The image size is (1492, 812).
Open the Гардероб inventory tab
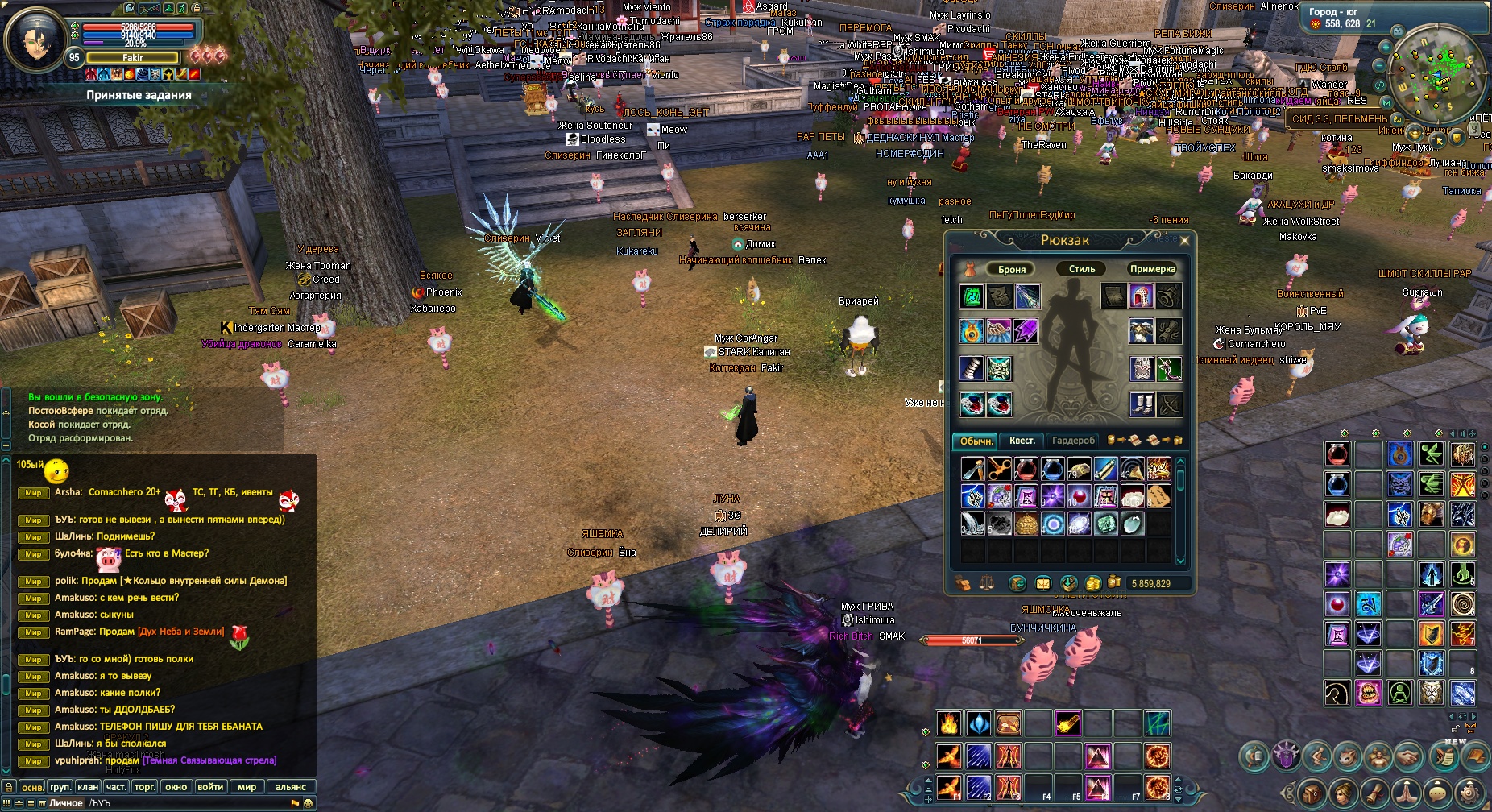pyautogui.click(x=1073, y=441)
